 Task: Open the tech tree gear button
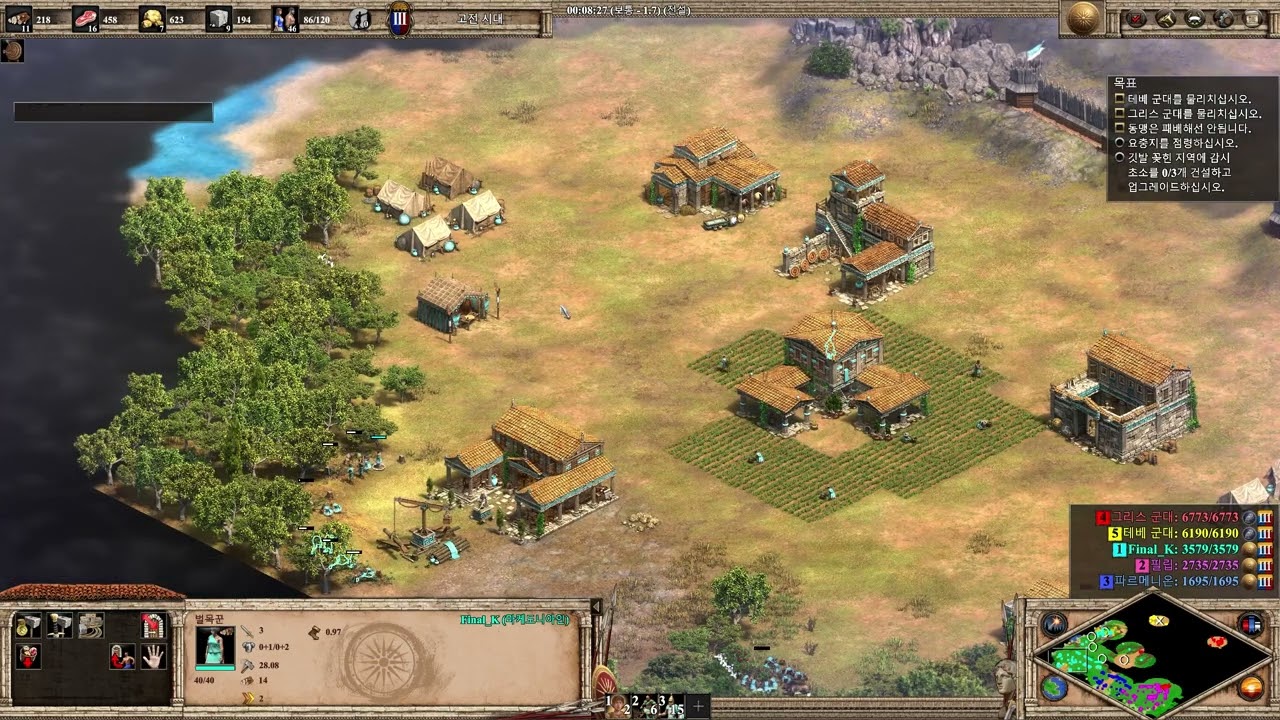(x=1224, y=18)
